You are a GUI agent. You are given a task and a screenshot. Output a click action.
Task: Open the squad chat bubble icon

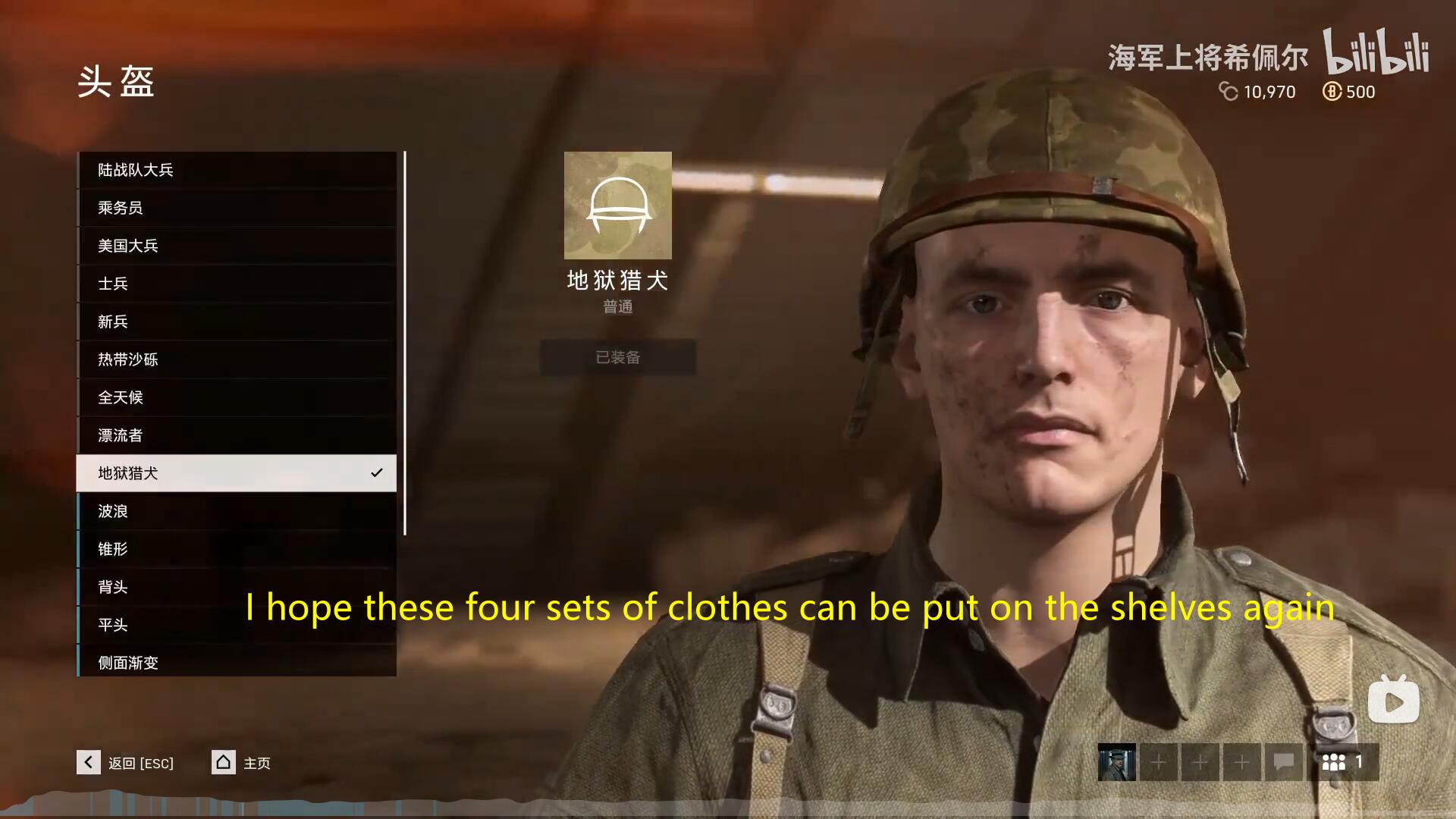1283,762
